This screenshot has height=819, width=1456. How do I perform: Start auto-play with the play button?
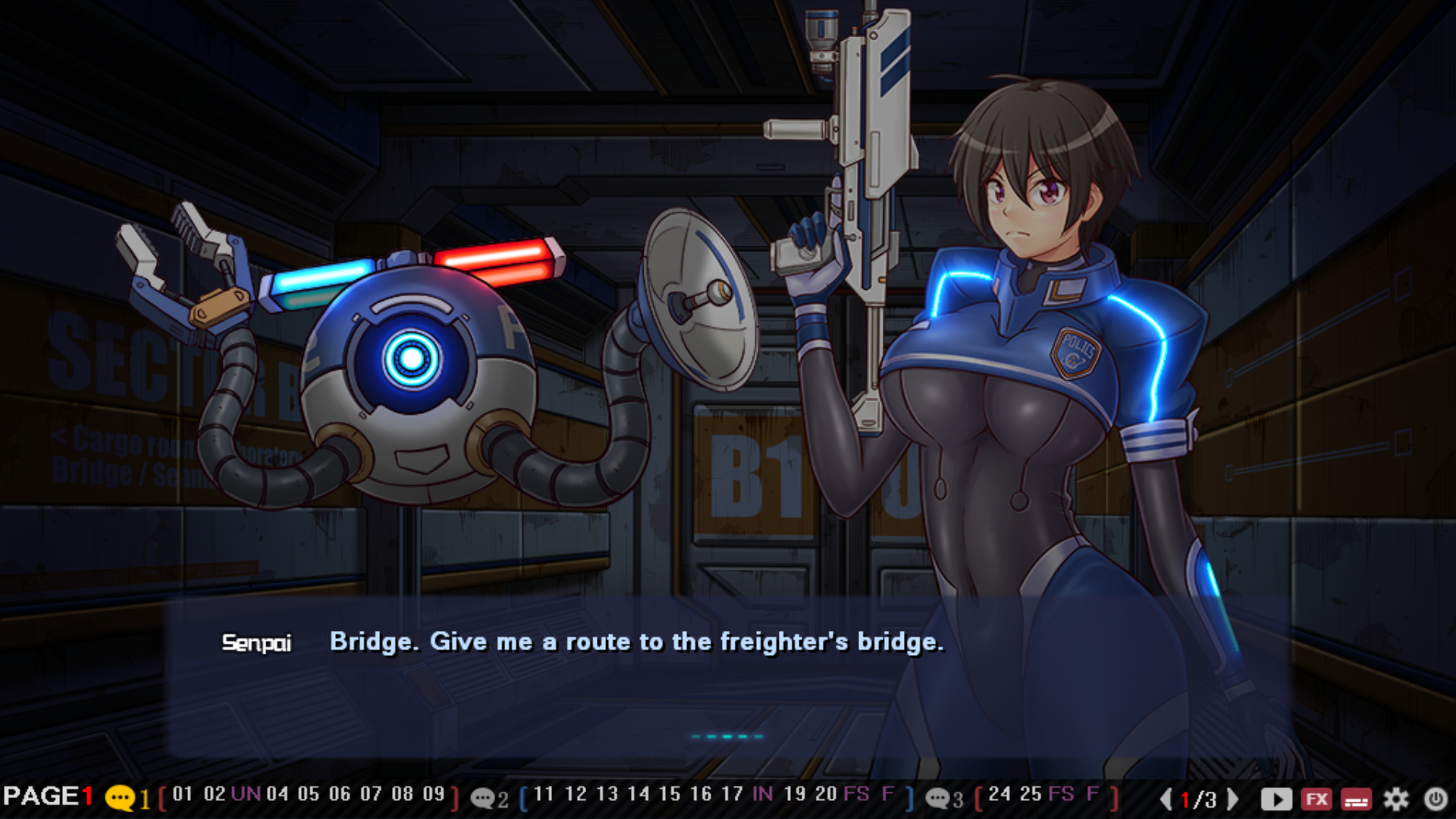(x=1276, y=799)
